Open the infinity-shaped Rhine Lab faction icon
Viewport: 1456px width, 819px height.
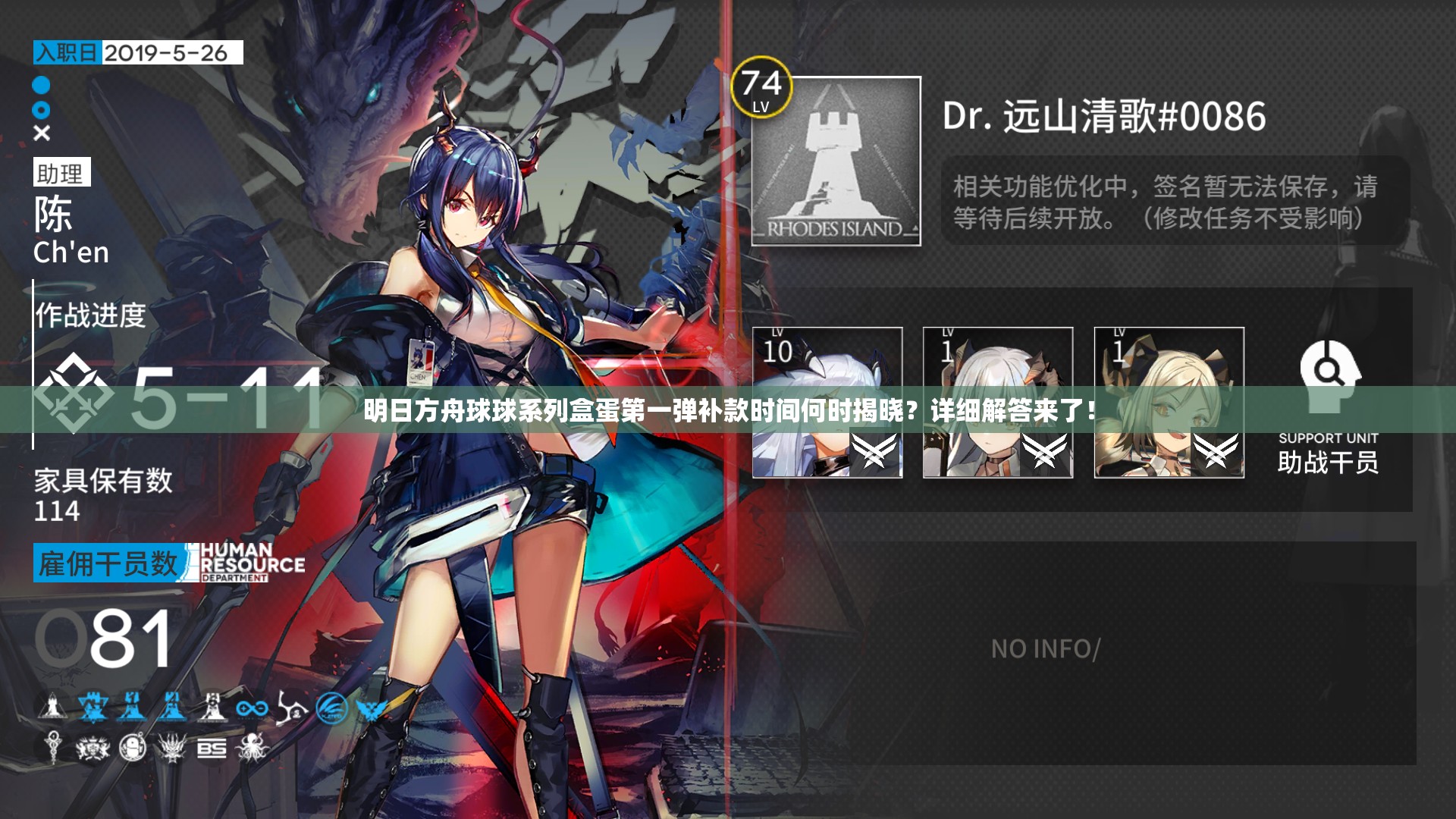[252, 708]
